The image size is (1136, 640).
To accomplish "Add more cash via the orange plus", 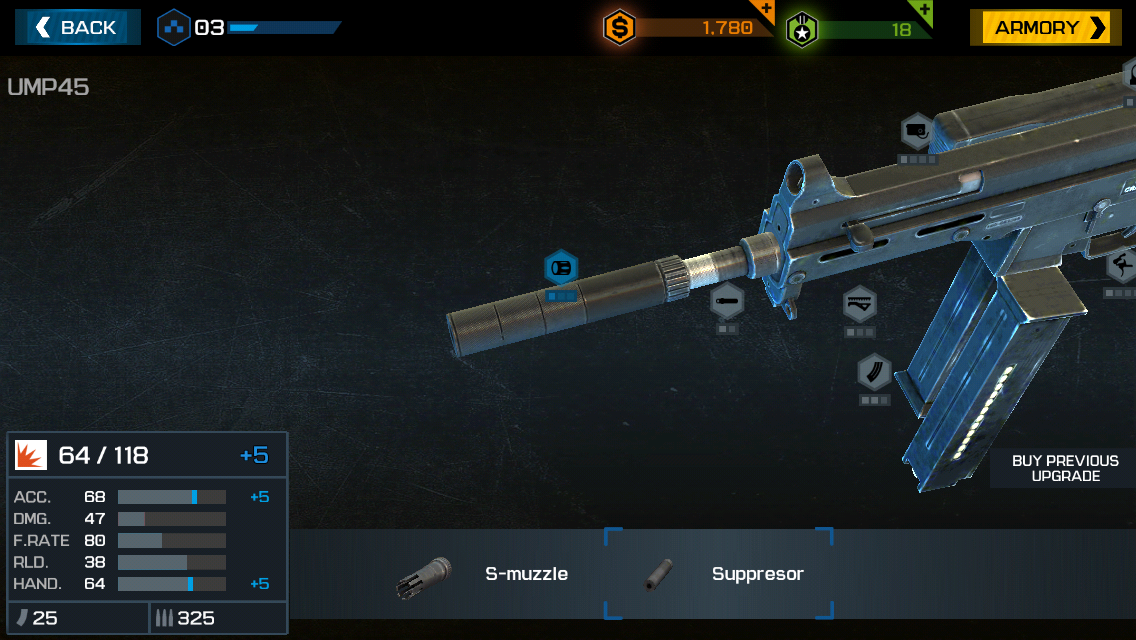I will 765,12.
